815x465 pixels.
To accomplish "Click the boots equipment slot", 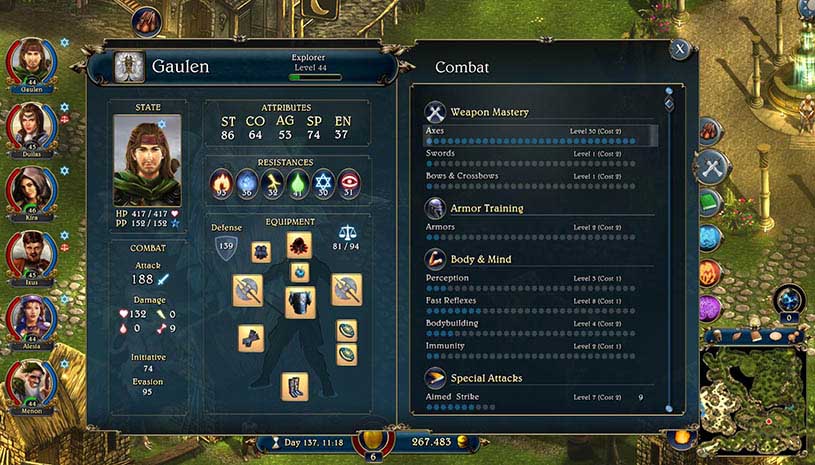I will pos(295,386).
